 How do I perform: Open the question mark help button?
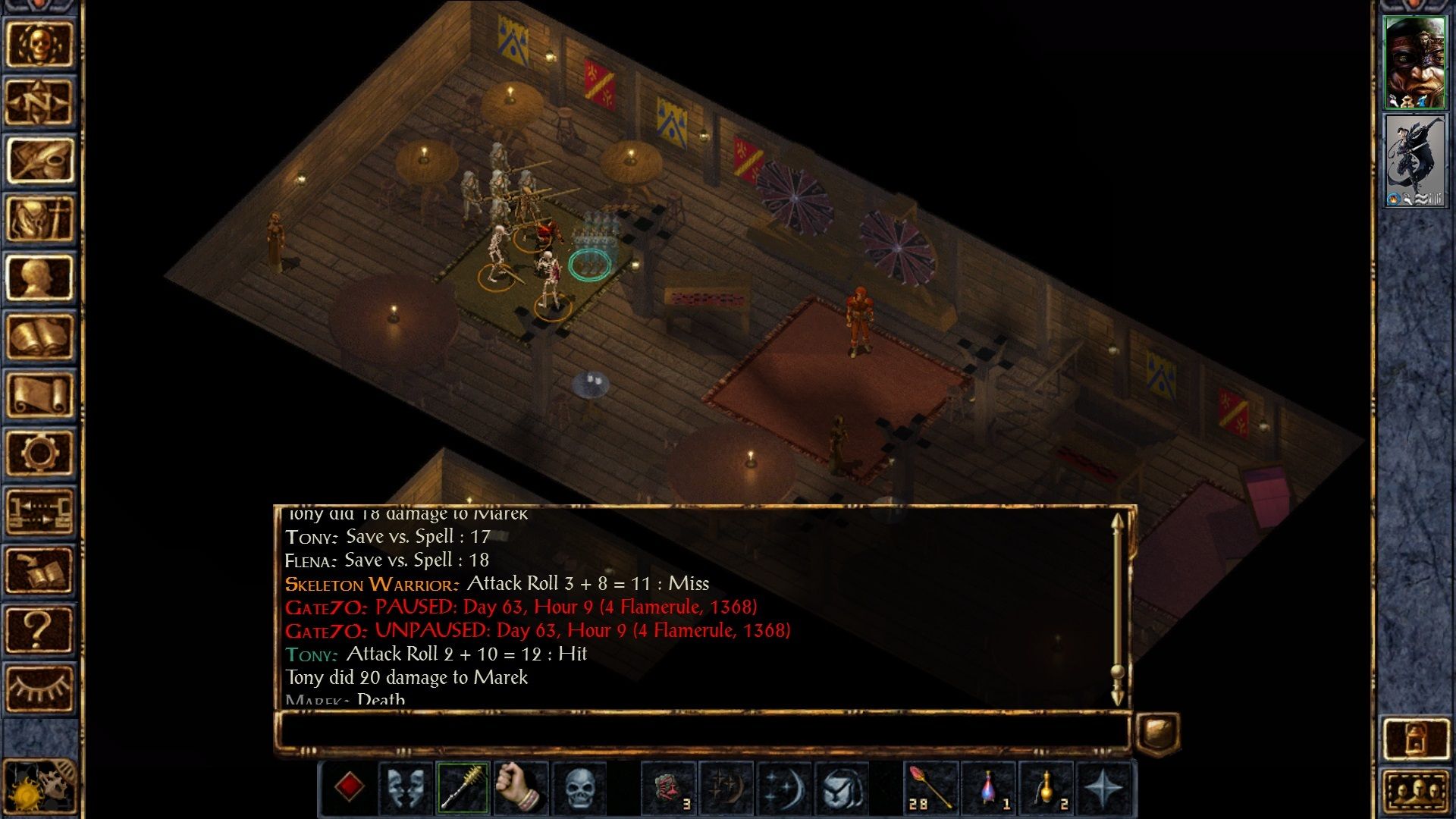tap(39, 629)
